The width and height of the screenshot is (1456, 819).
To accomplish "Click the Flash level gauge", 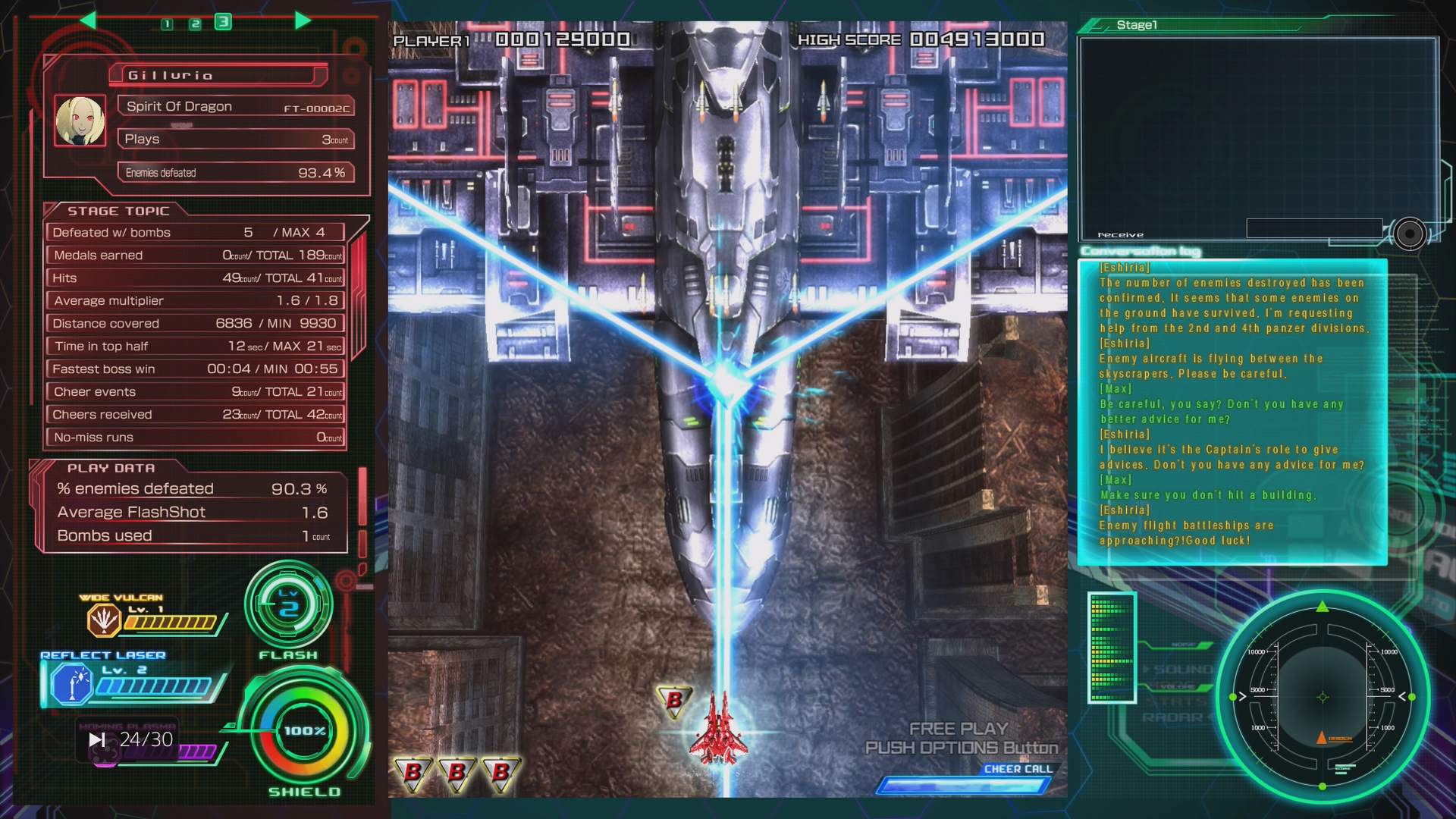I will coord(288,606).
